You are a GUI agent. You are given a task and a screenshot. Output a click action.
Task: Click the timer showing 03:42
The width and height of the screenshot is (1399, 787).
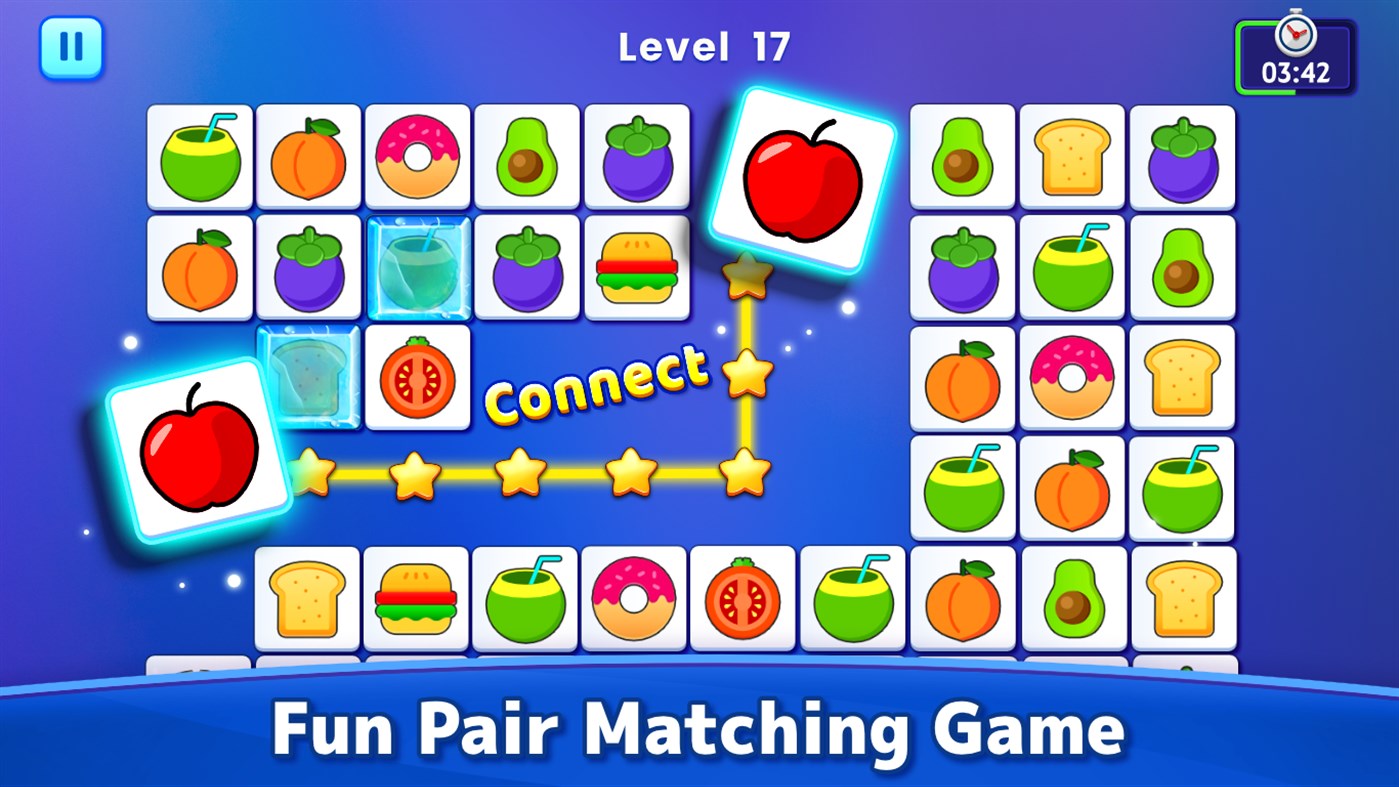point(1297,70)
